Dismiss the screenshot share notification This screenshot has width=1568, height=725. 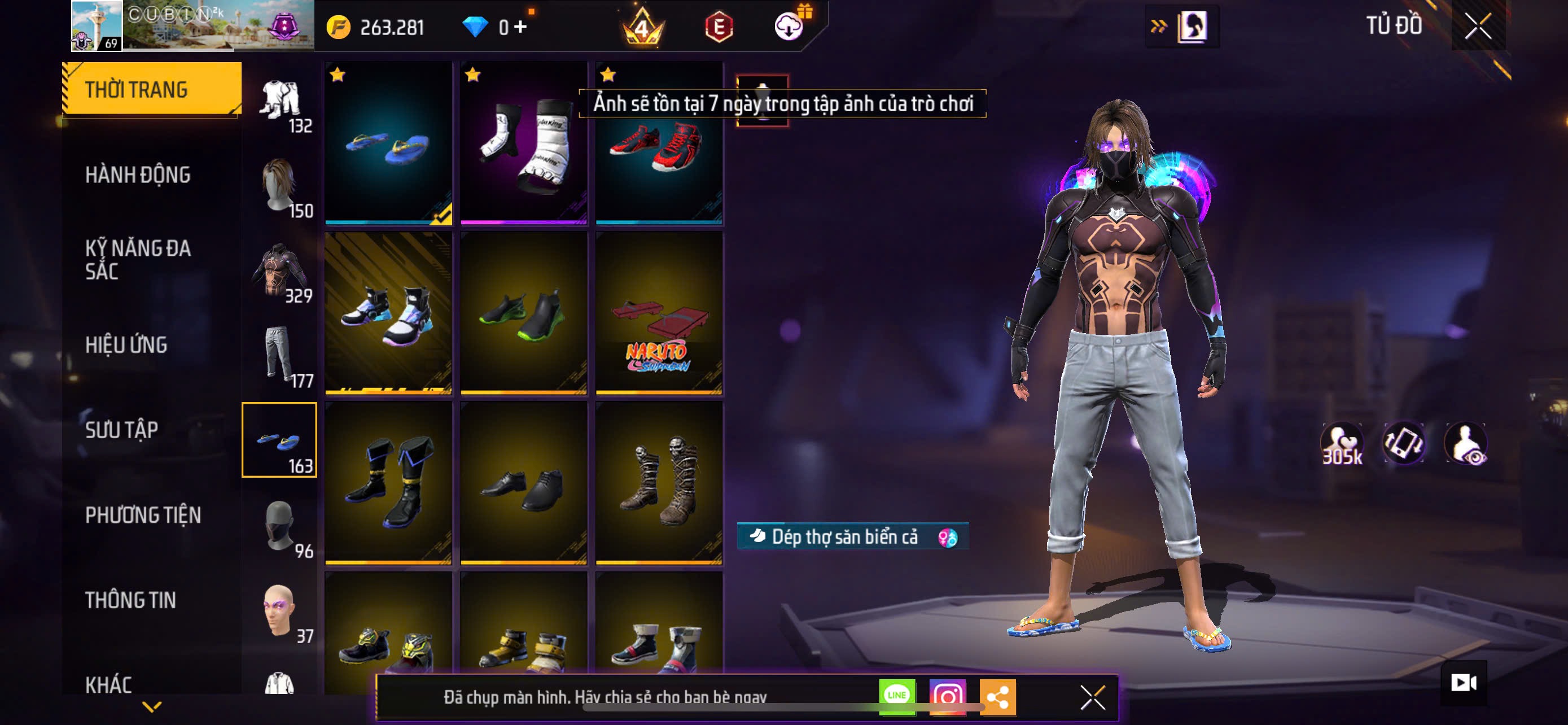1093,697
